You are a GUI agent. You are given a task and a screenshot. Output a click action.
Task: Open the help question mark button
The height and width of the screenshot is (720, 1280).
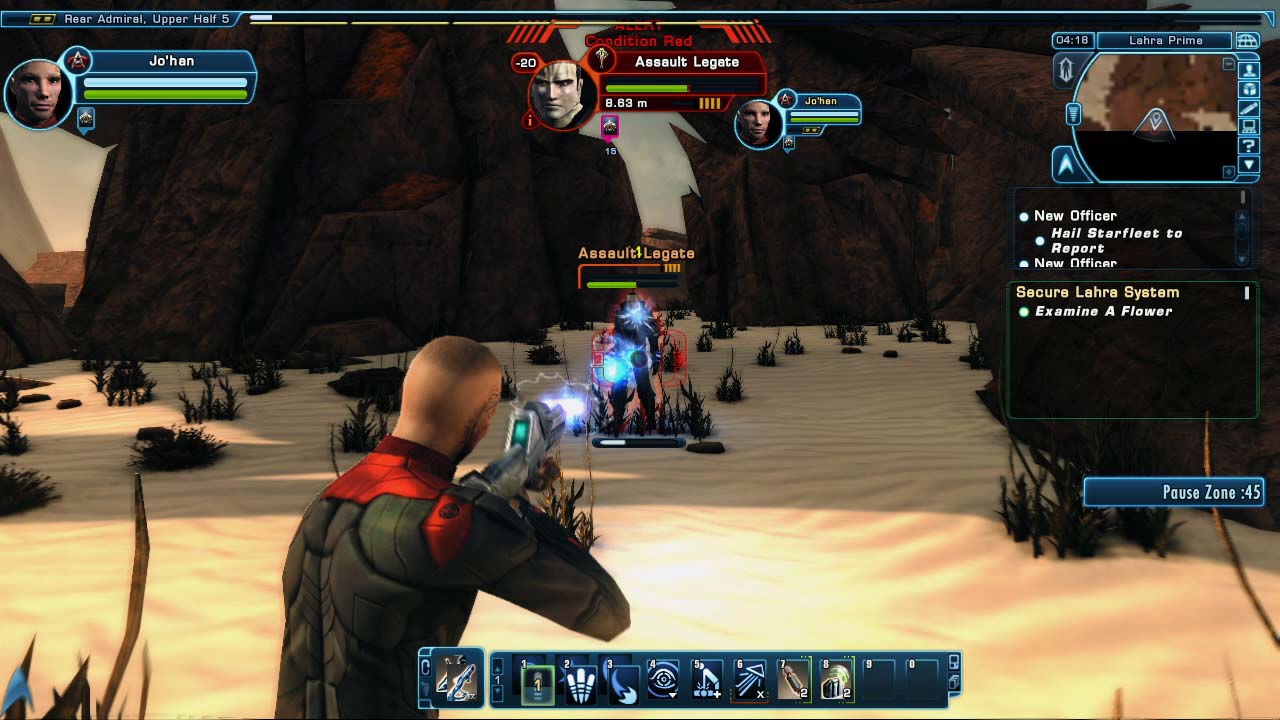[1249, 146]
